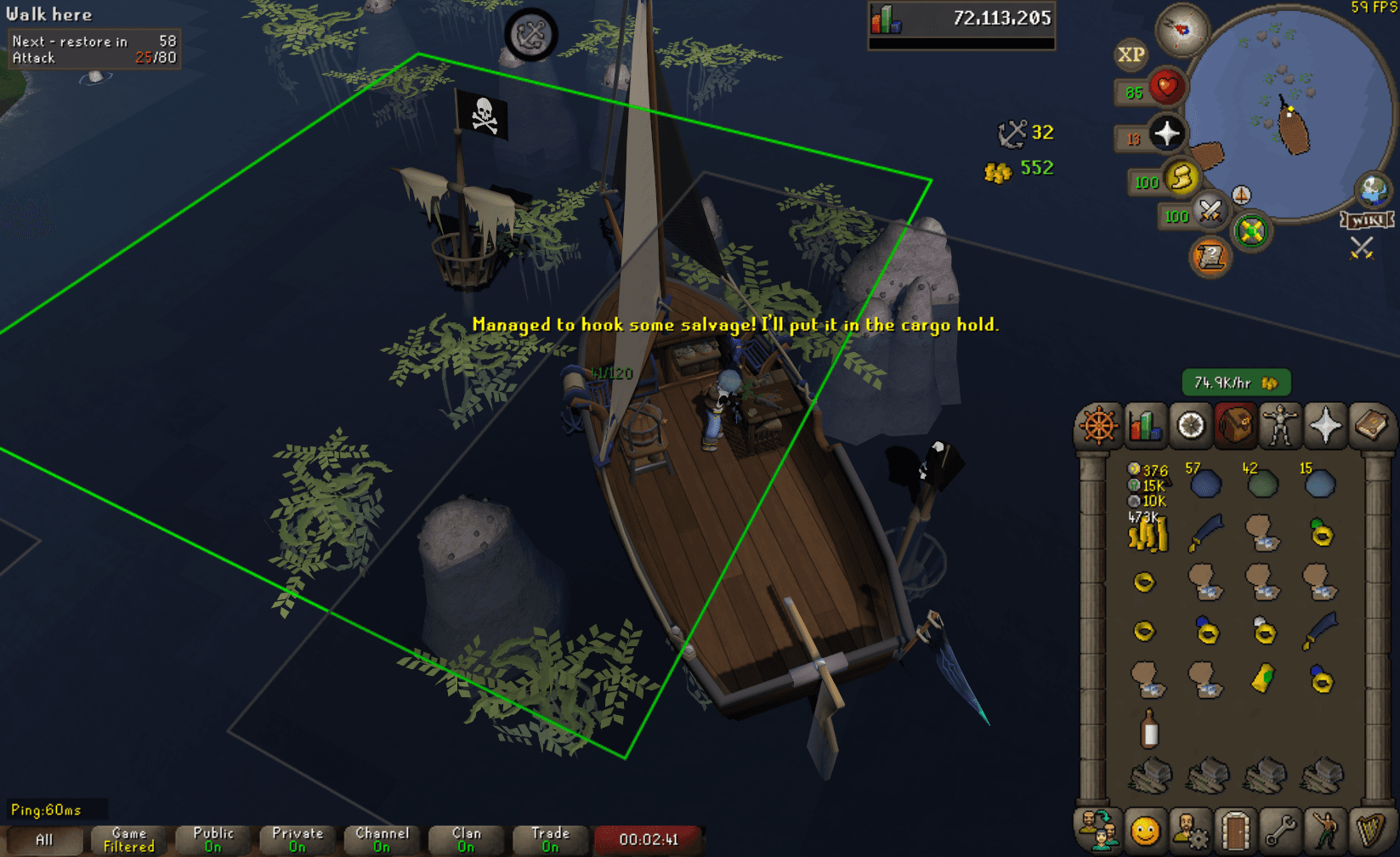Select the Trade chat filter
The width and height of the screenshot is (1400, 857).
549,837
